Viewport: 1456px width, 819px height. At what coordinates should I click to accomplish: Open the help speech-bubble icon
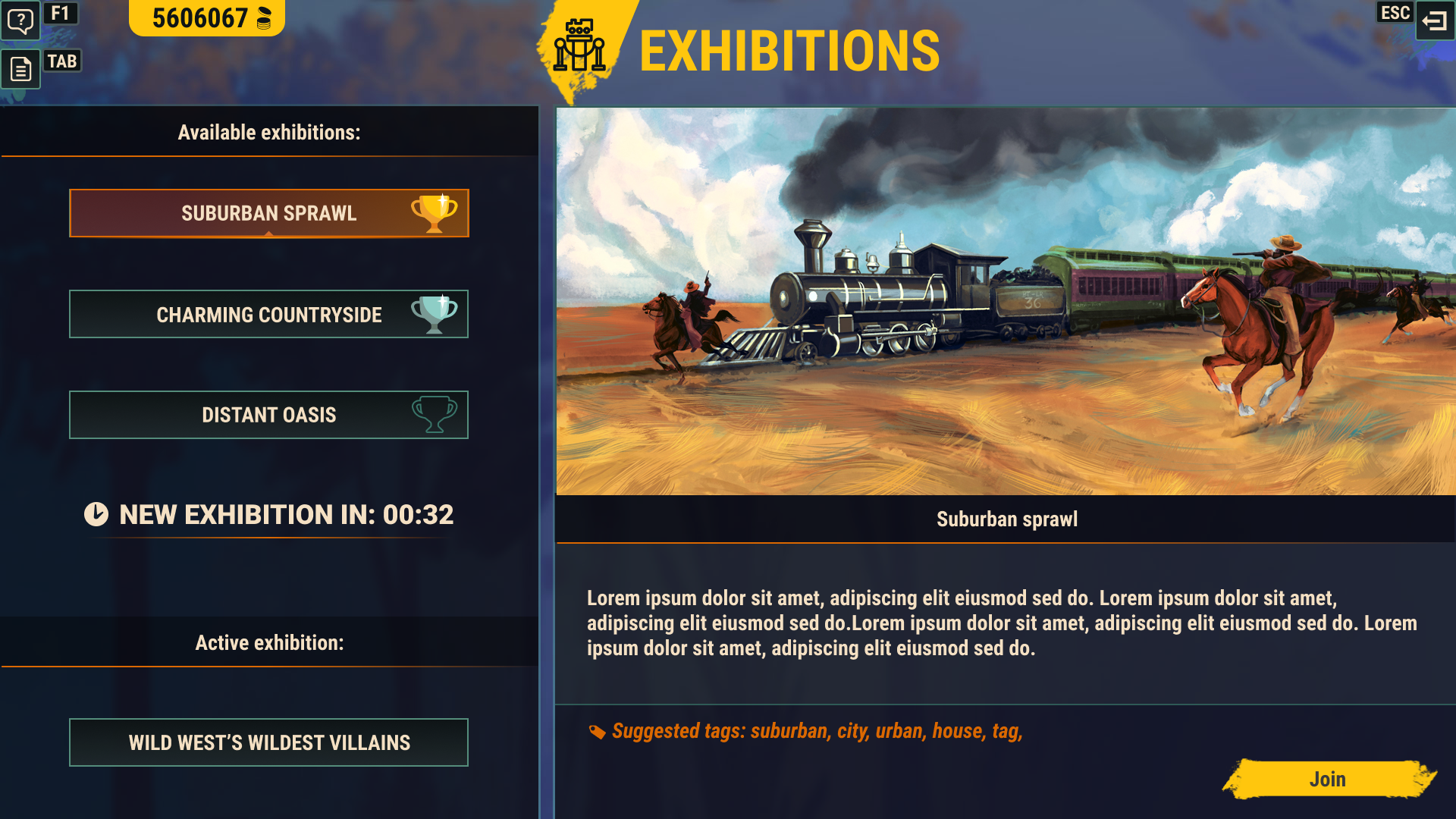pos(20,20)
